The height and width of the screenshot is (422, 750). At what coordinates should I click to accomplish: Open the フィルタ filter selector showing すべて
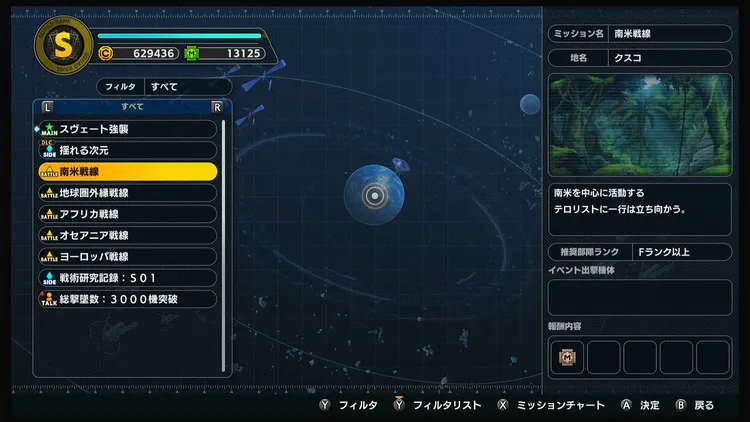tap(166, 87)
